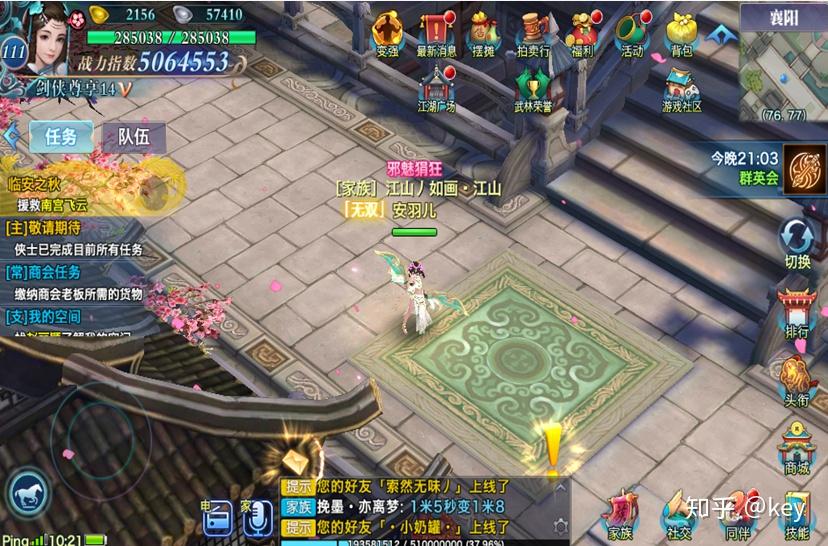The image size is (828, 546).
Task: Open the 最新消息 news icon
Action: pos(436,33)
